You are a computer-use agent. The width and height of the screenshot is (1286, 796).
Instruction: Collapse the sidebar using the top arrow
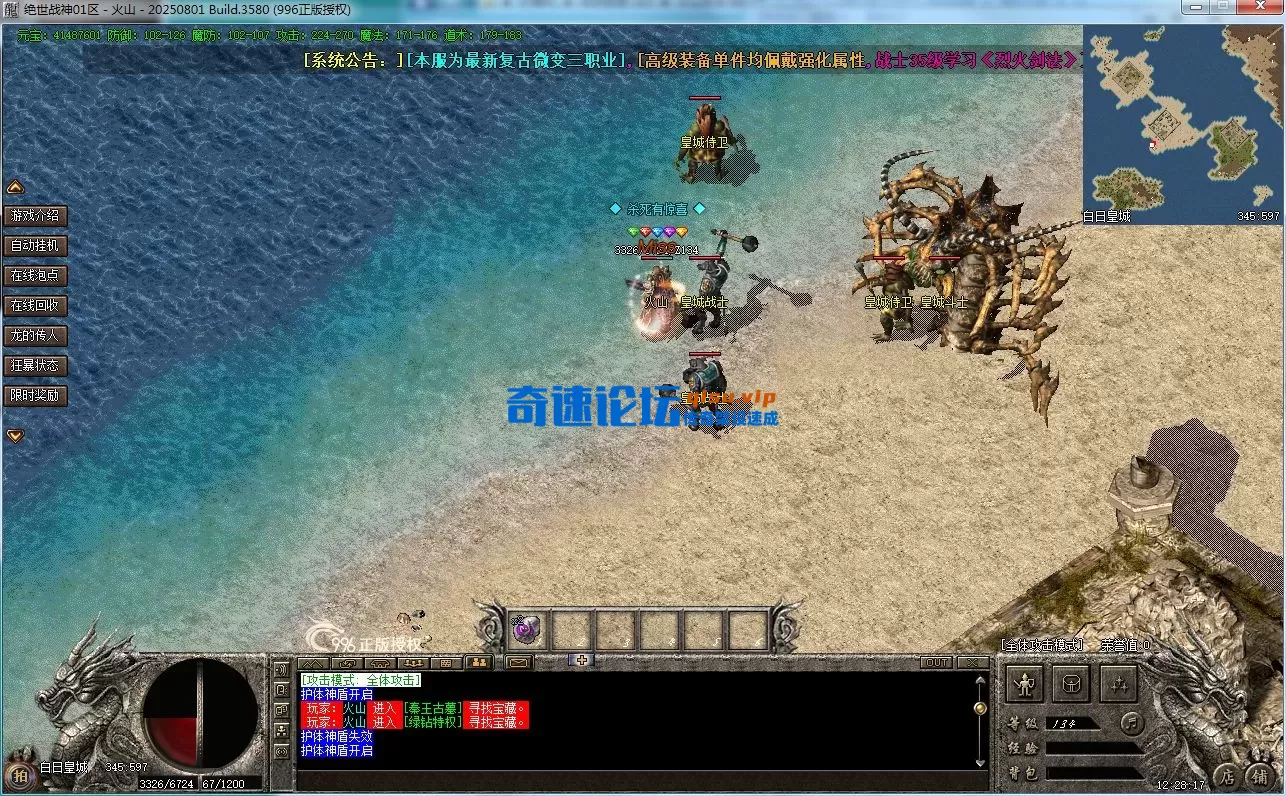point(14,186)
